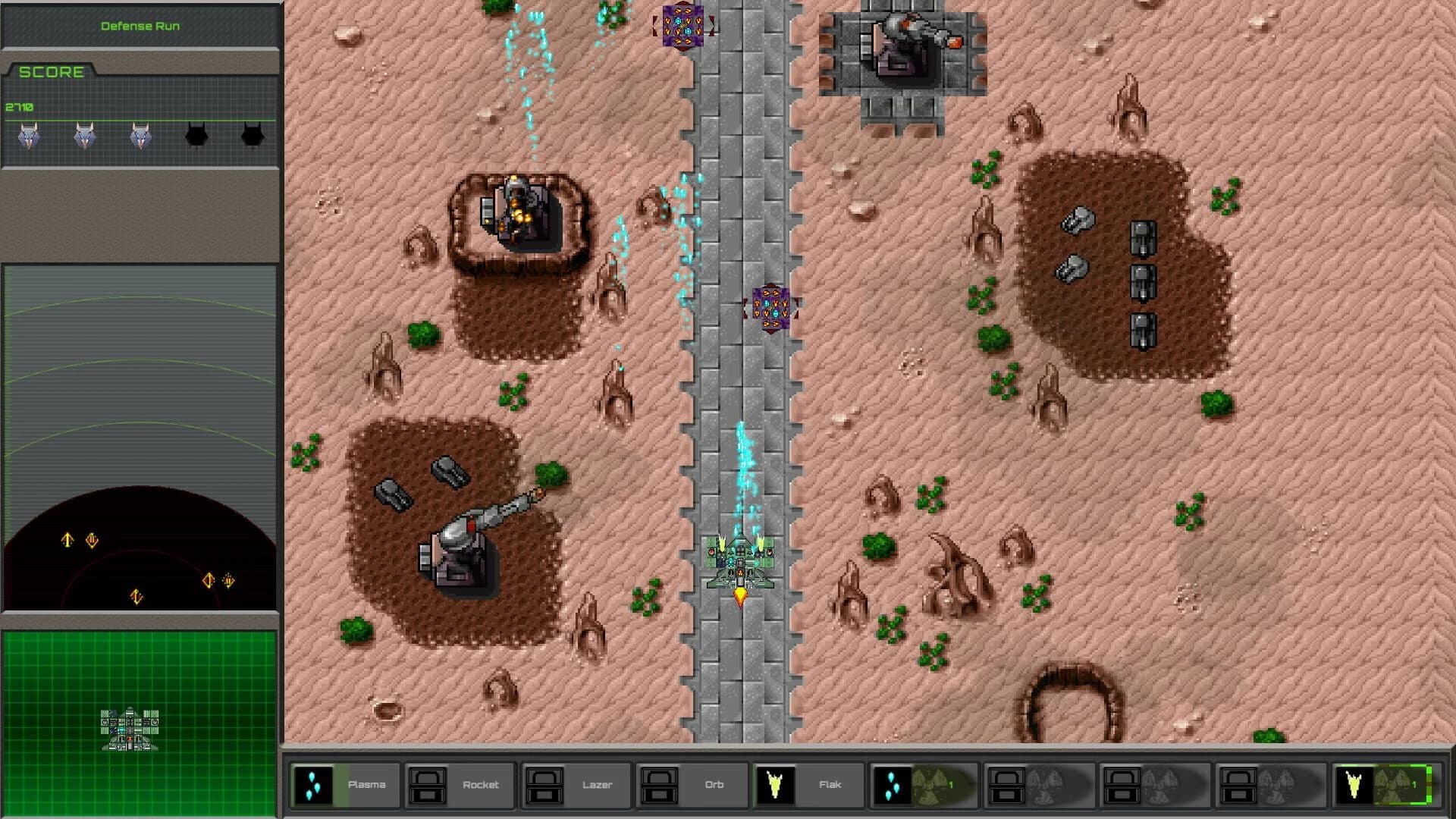Toggle the second grayed nuke ammo slot
This screenshot has height=819, width=1456.
1153,785
